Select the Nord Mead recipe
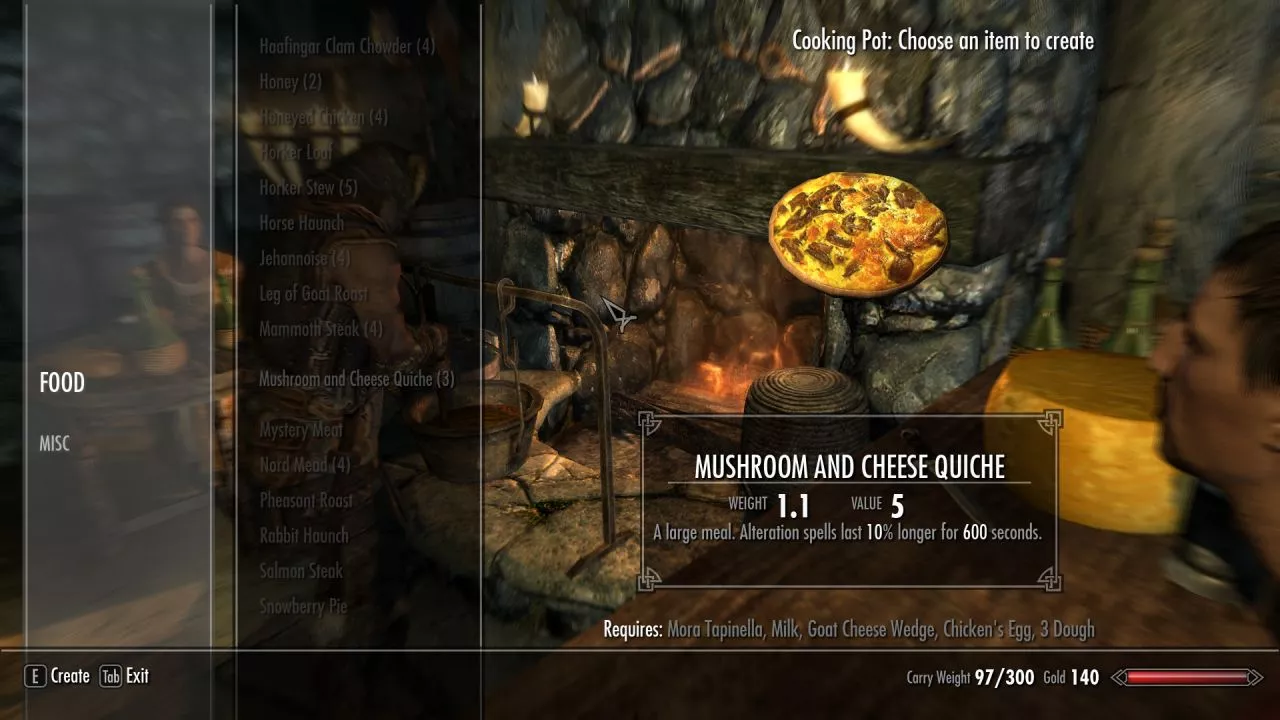The image size is (1280, 720). point(305,465)
